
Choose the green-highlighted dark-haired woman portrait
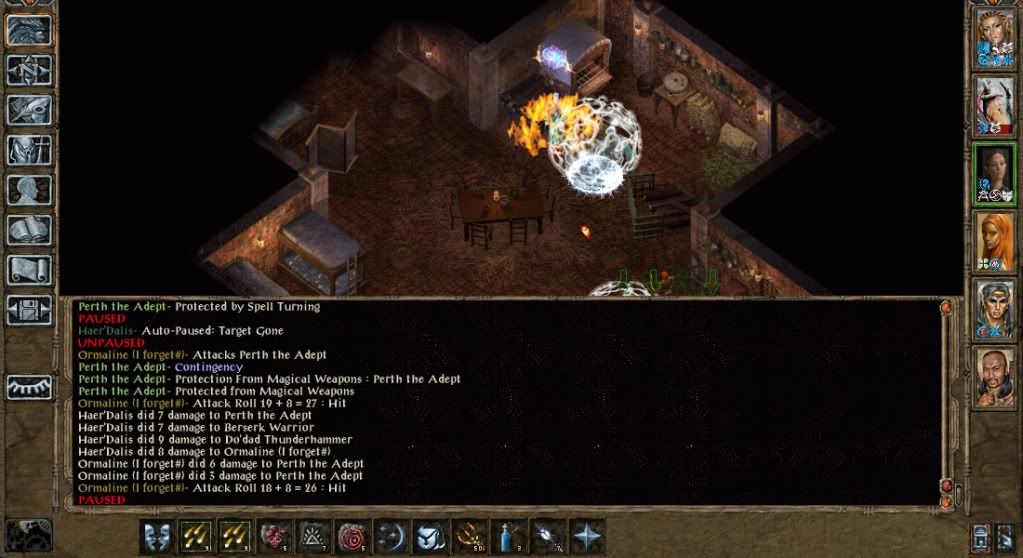click(x=995, y=174)
